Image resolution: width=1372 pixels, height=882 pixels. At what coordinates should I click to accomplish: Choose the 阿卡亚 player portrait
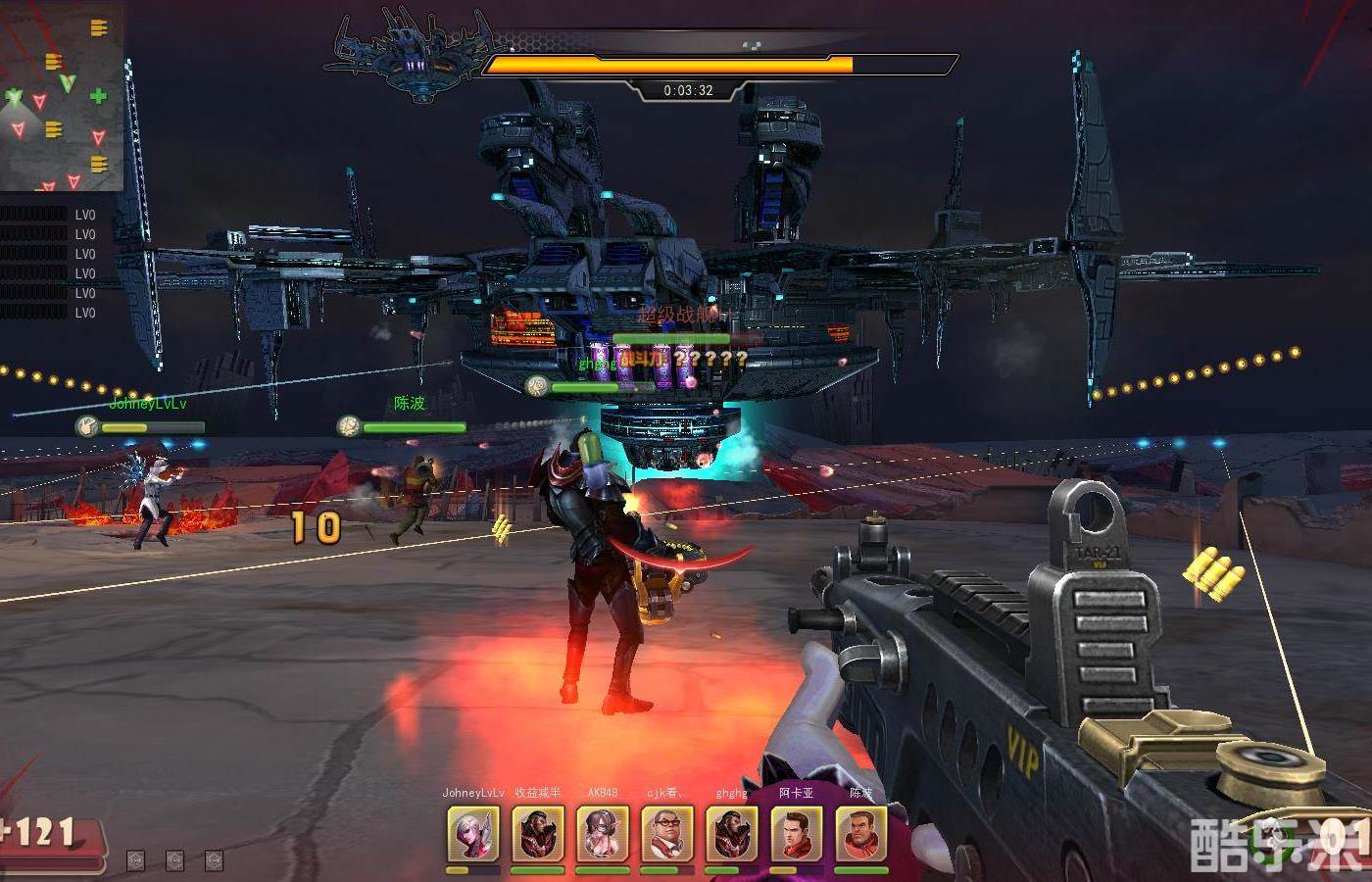pyautogui.click(x=796, y=834)
